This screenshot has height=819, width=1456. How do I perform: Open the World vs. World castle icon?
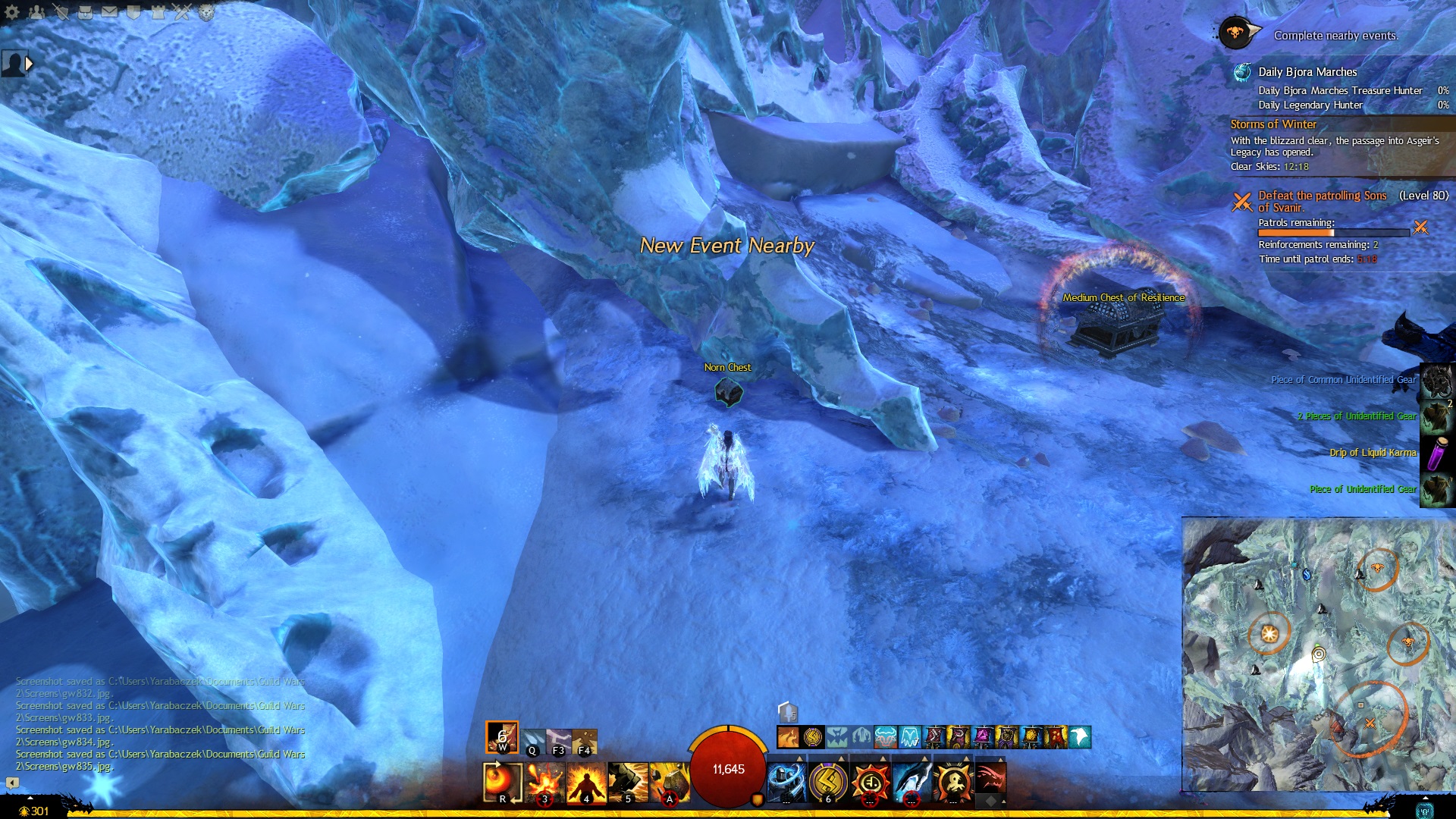click(x=158, y=12)
